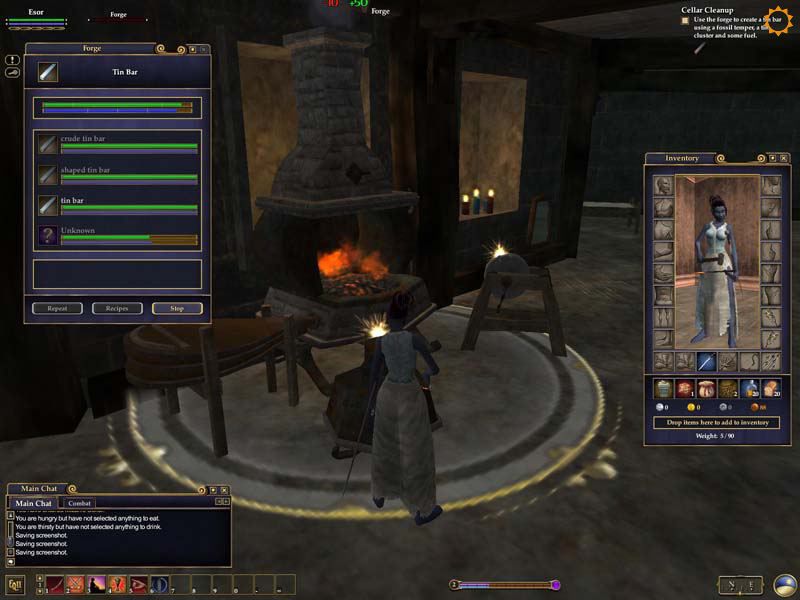Close the Forge window
The image size is (800, 600).
click(x=204, y=48)
